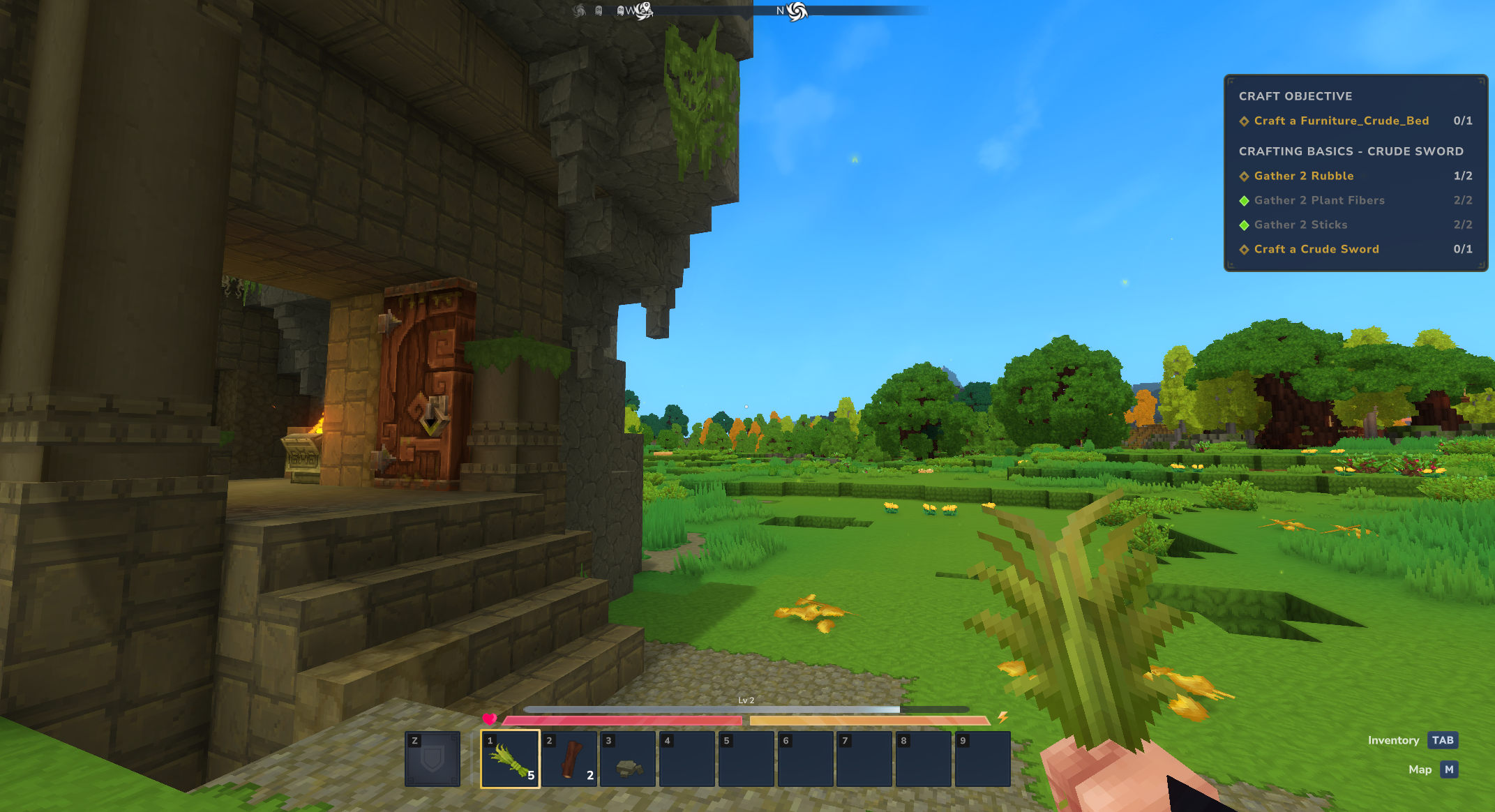
Task: Select the rubble in hotbar slot 3
Action: [x=627, y=758]
